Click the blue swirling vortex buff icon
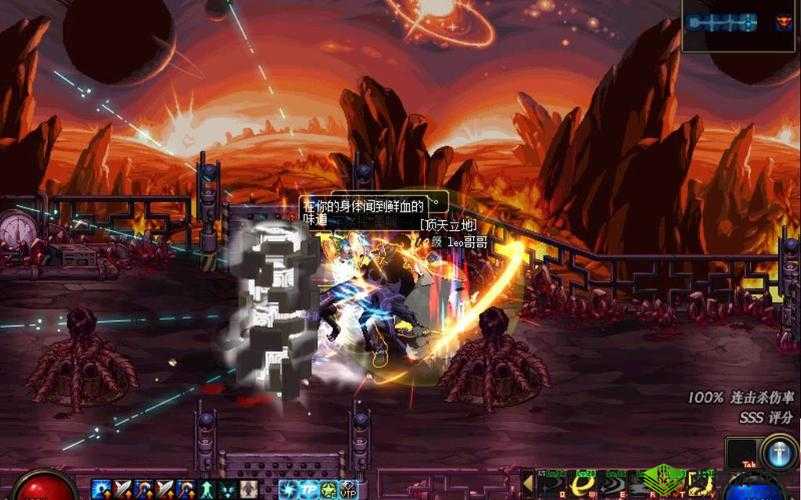The width and height of the screenshot is (801, 500). [286, 489]
